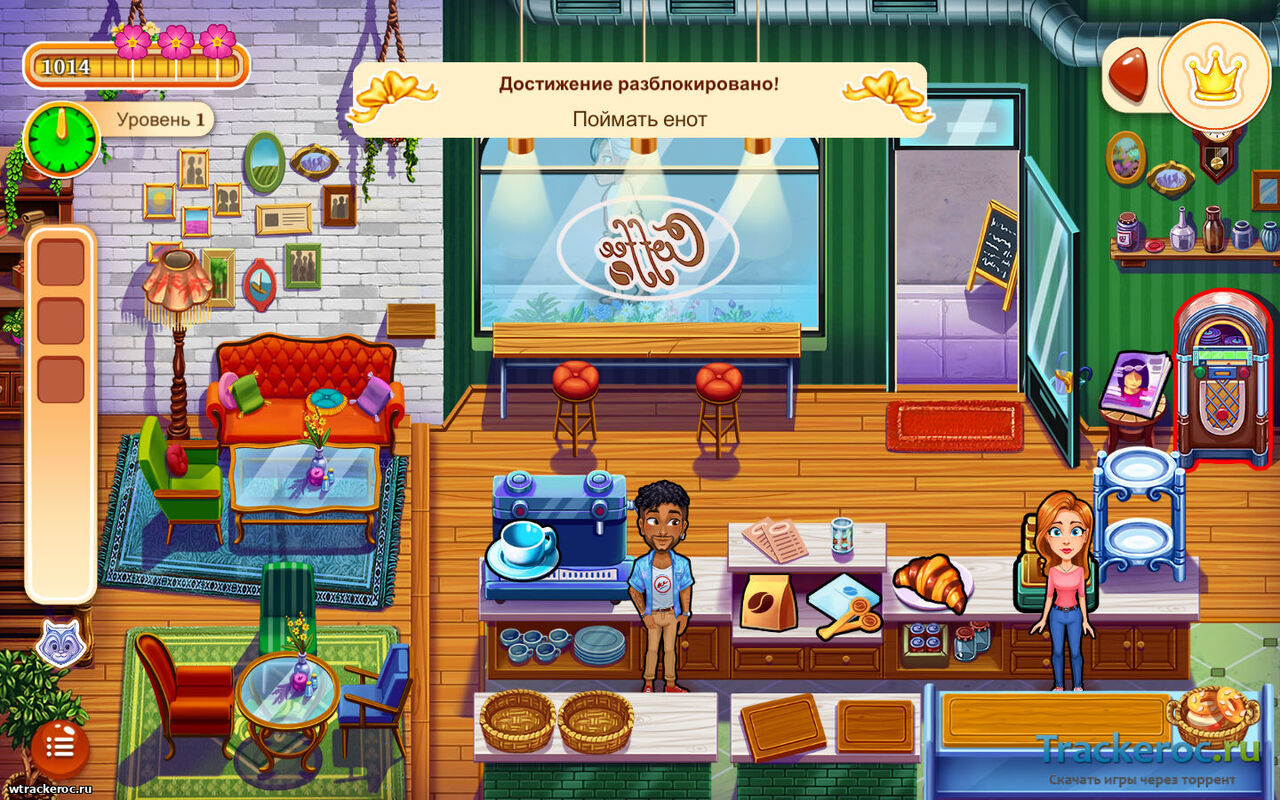Open the orange list menu button
Image resolution: width=1280 pixels, height=800 pixels.
(60, 745)
